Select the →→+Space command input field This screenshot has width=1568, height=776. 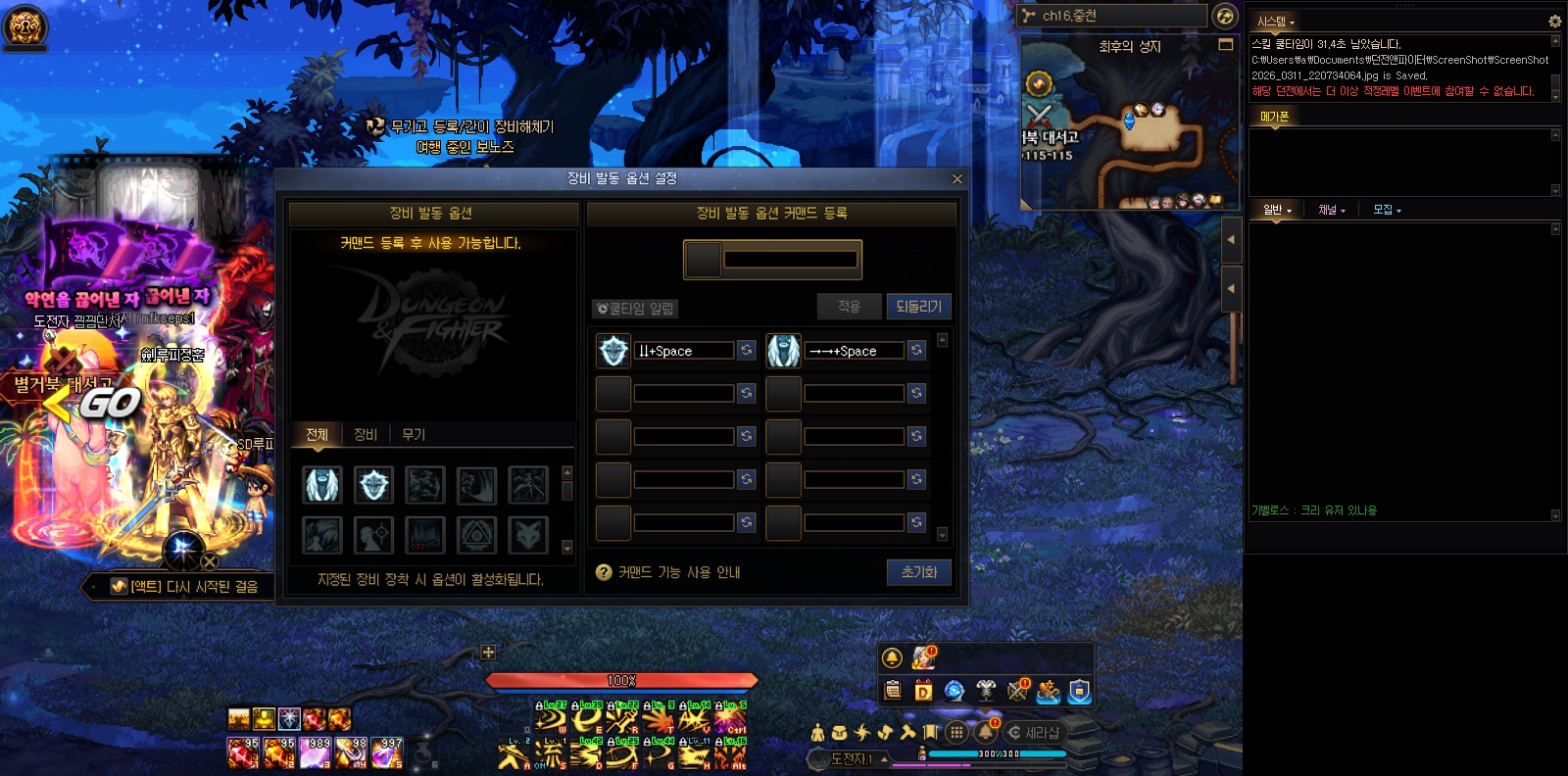click(x=854, y=351)
